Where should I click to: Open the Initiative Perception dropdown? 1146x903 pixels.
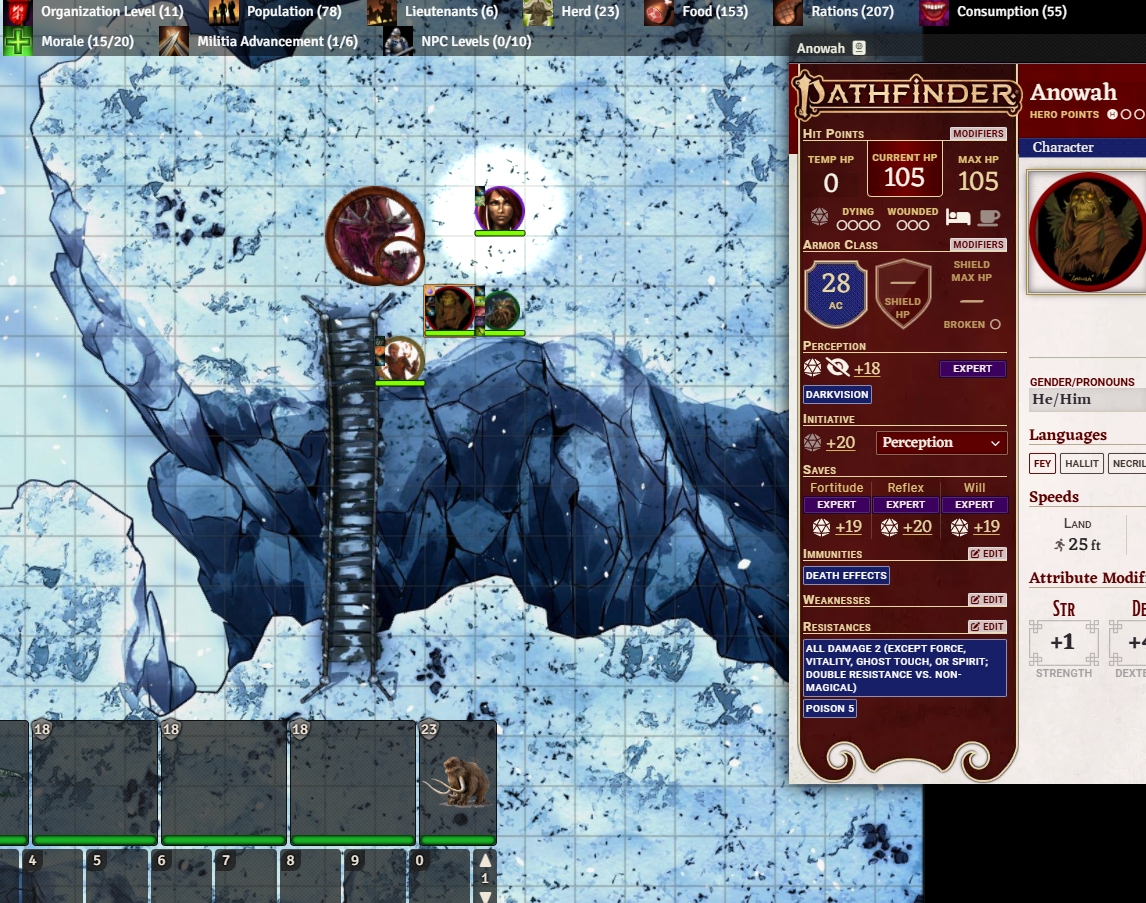click(x=941, y=443)
